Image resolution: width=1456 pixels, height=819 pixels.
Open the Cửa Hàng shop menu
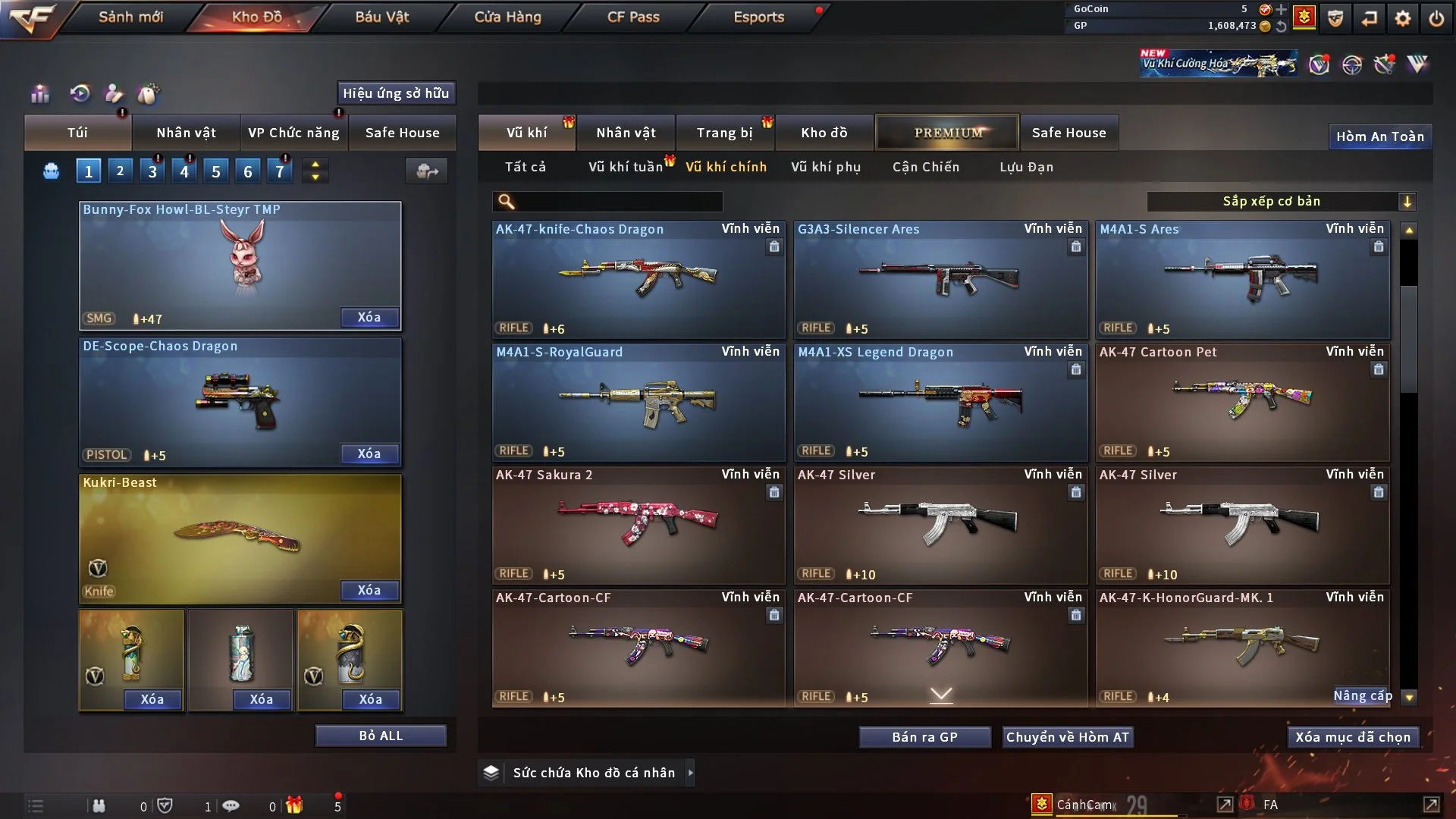(507, 17)
